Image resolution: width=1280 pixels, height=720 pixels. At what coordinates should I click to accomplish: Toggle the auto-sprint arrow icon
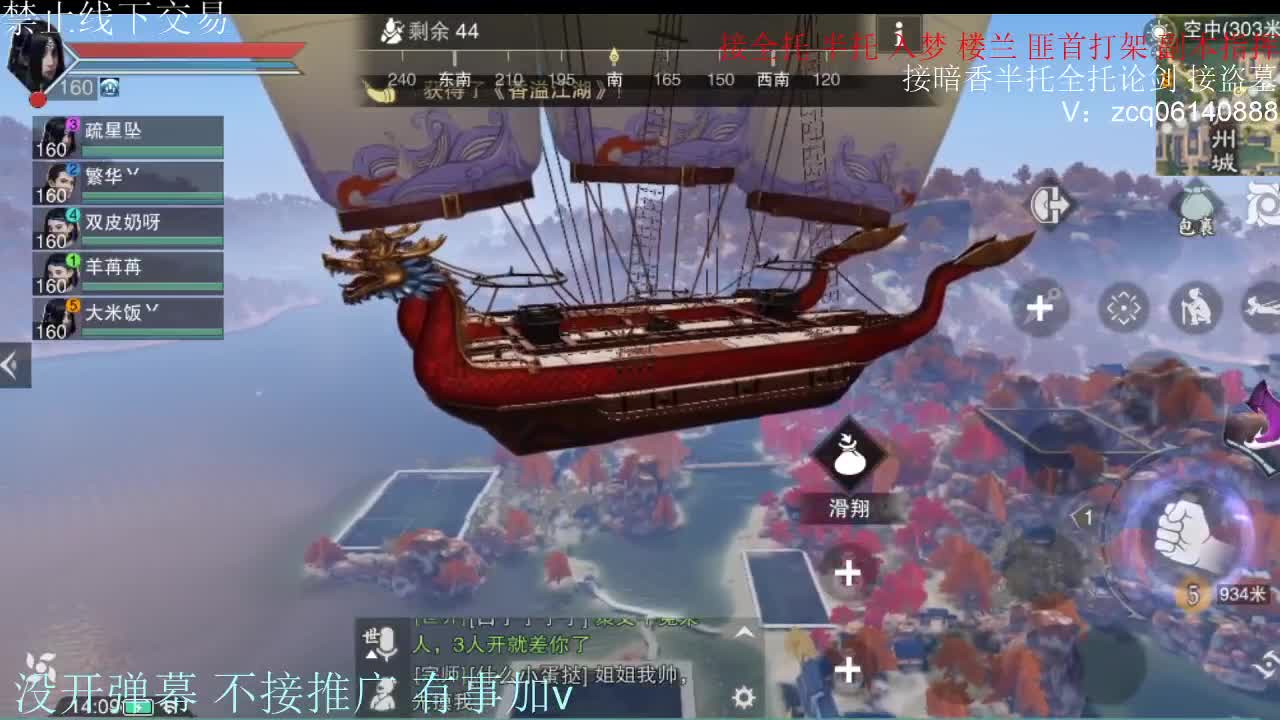coord(1050,205)
